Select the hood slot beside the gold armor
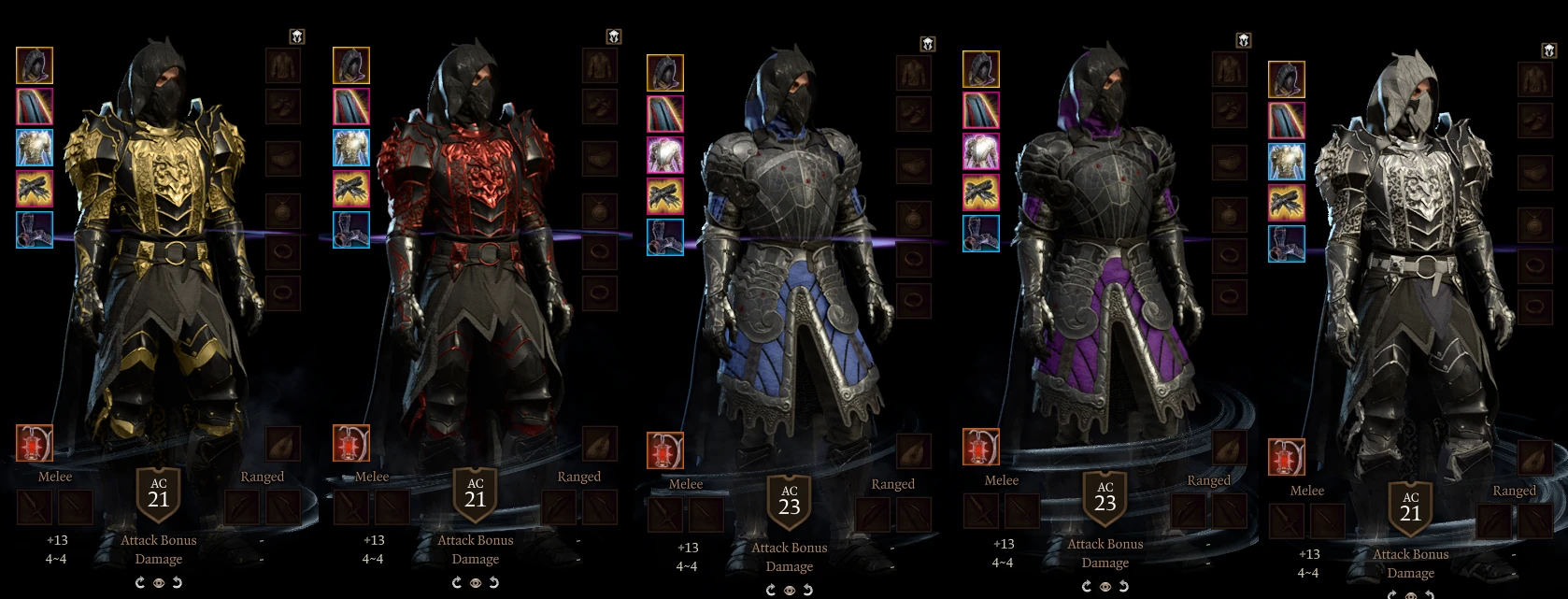 [35, 66]
